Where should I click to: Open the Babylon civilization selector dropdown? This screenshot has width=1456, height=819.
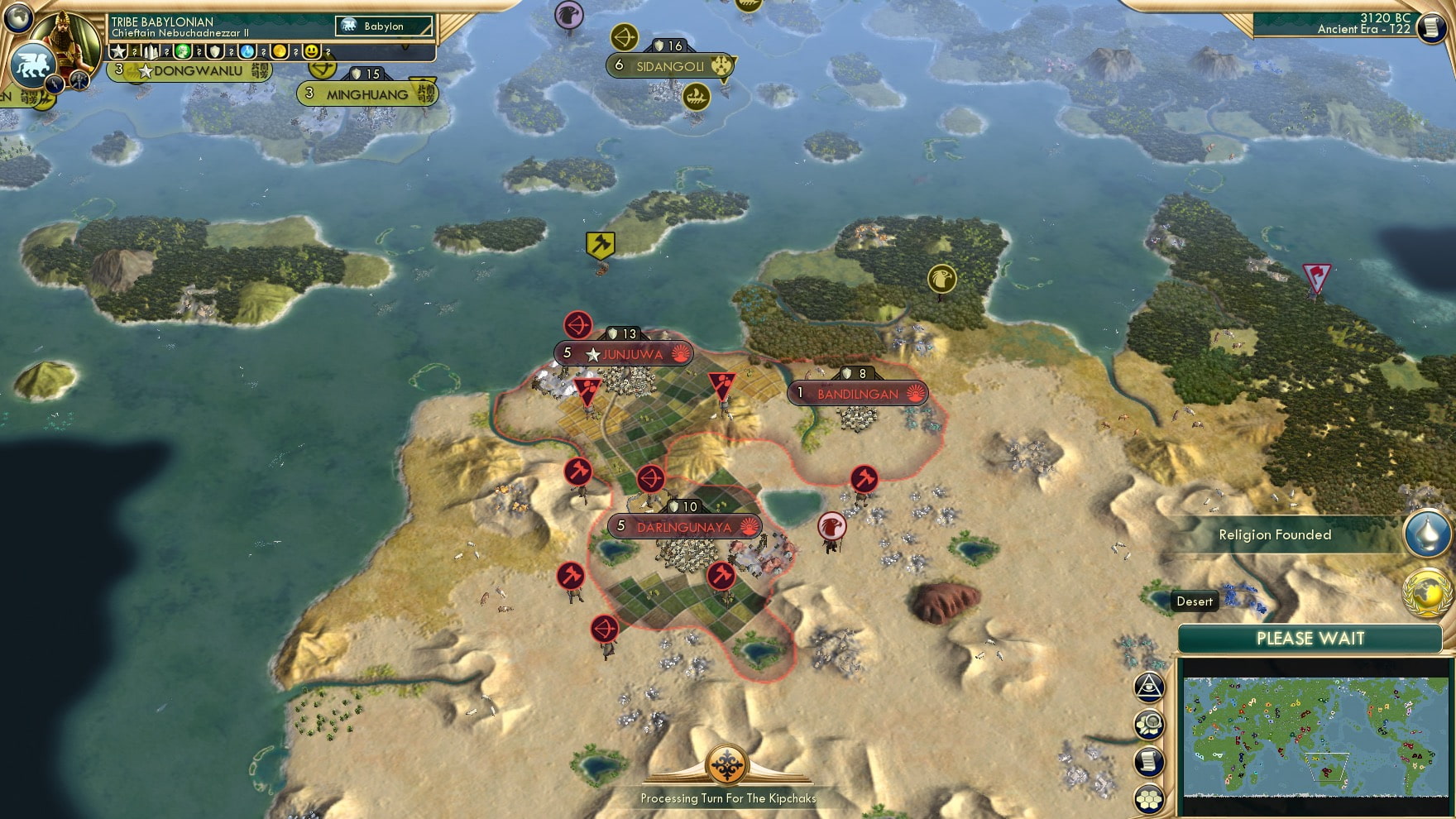pos(383,26)
